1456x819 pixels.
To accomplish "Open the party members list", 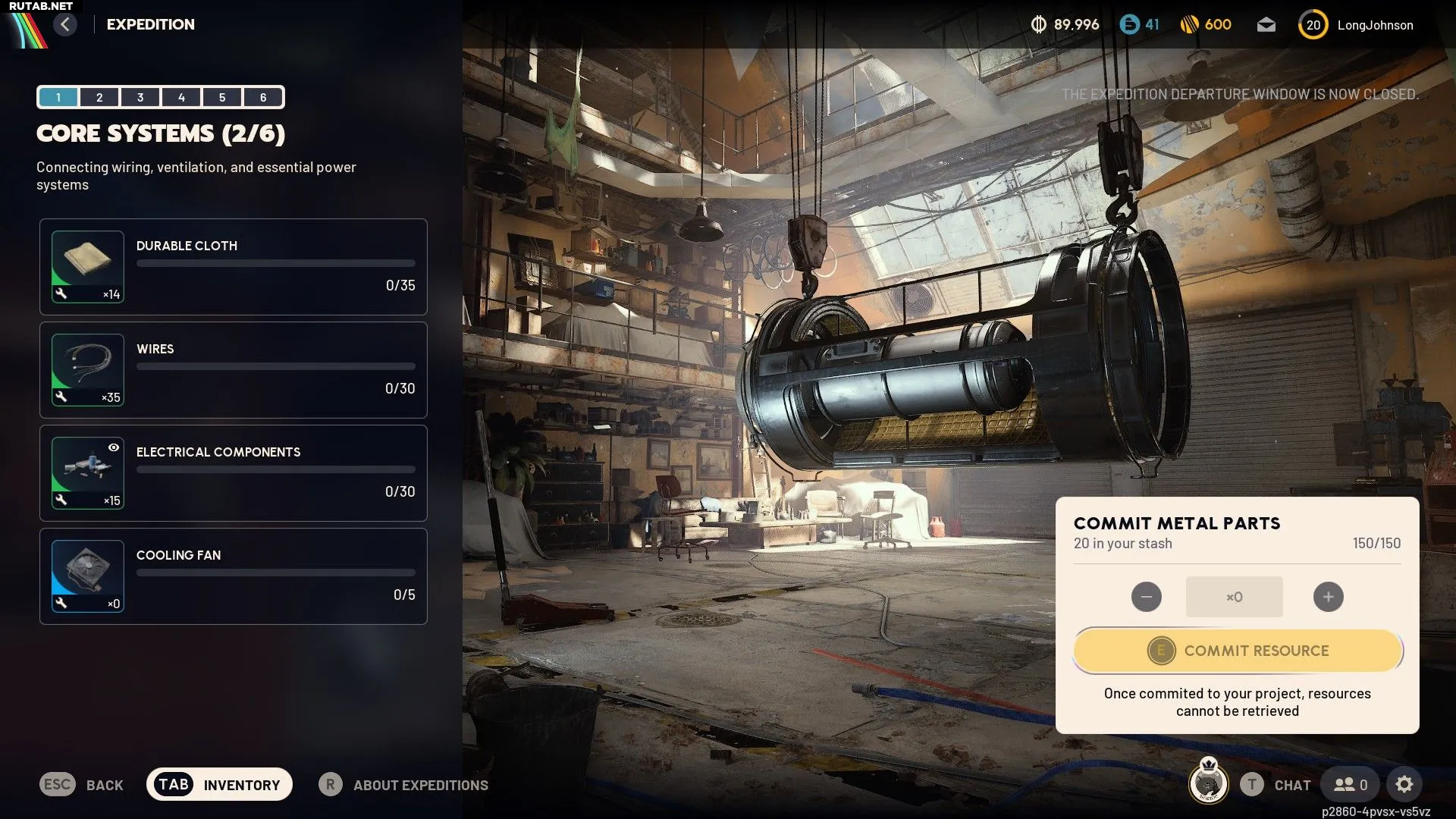I will (1351, 784).
